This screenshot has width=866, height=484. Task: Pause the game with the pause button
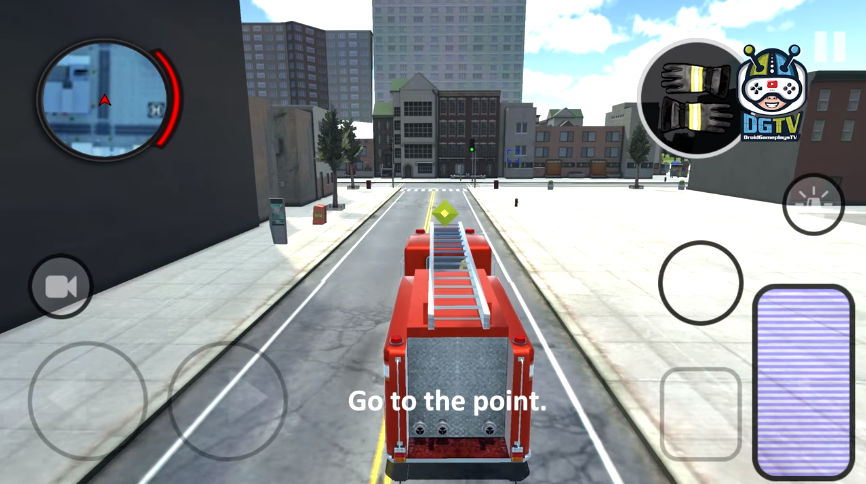pos(829,47)
